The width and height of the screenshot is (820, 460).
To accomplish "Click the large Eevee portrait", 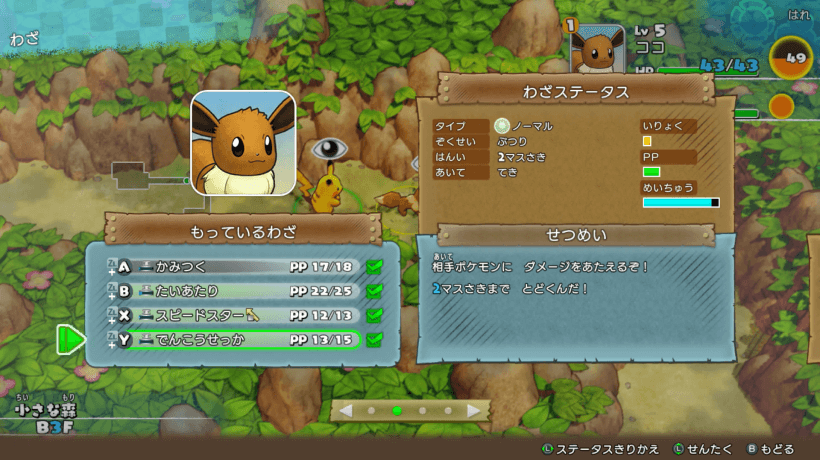I will pos(243,143).
